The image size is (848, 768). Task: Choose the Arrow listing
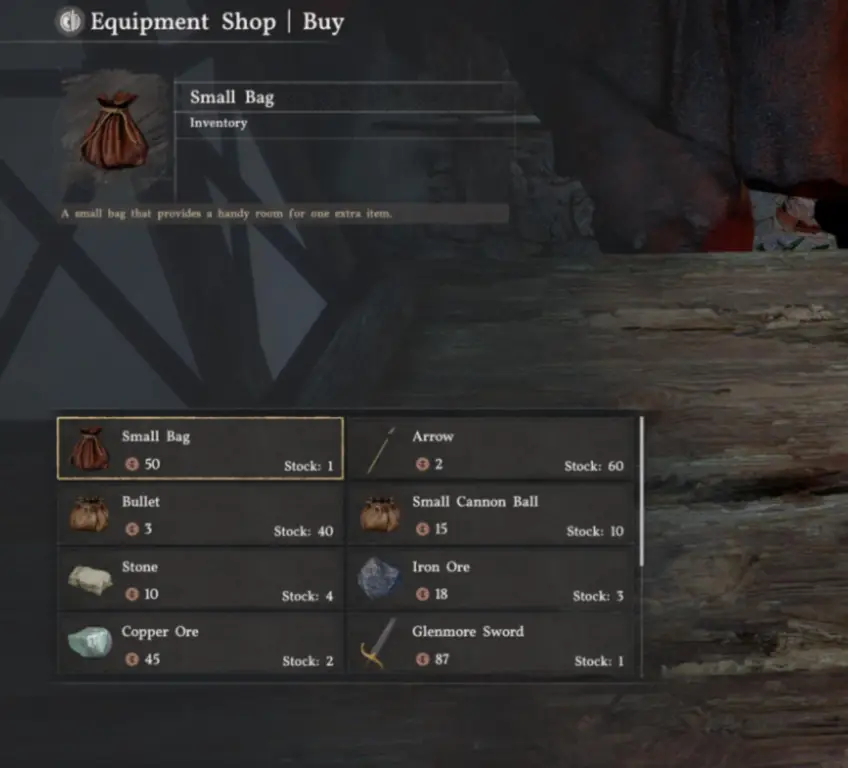pos(491,449)
